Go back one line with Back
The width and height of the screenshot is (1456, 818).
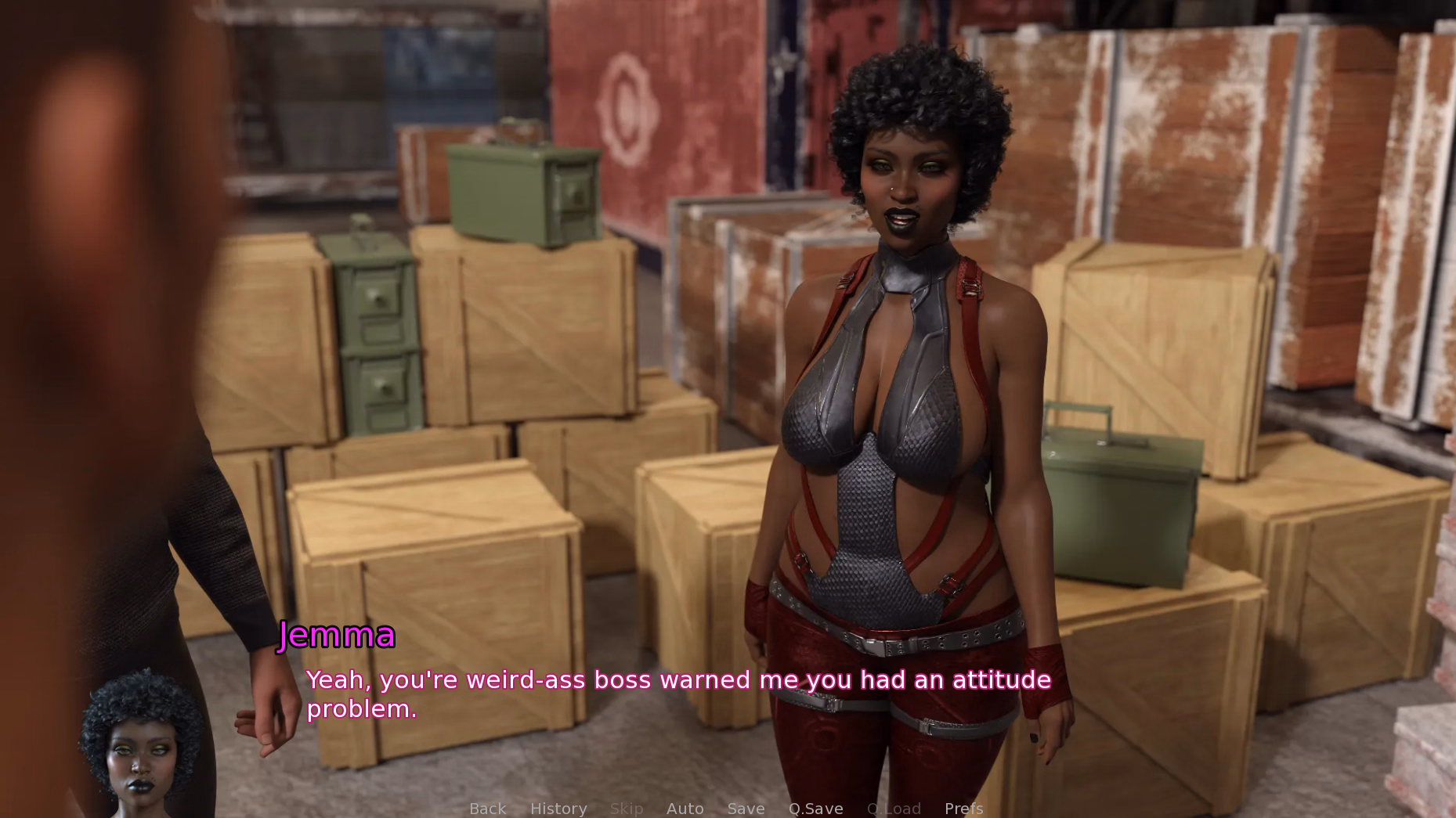[x=487, y=809]
